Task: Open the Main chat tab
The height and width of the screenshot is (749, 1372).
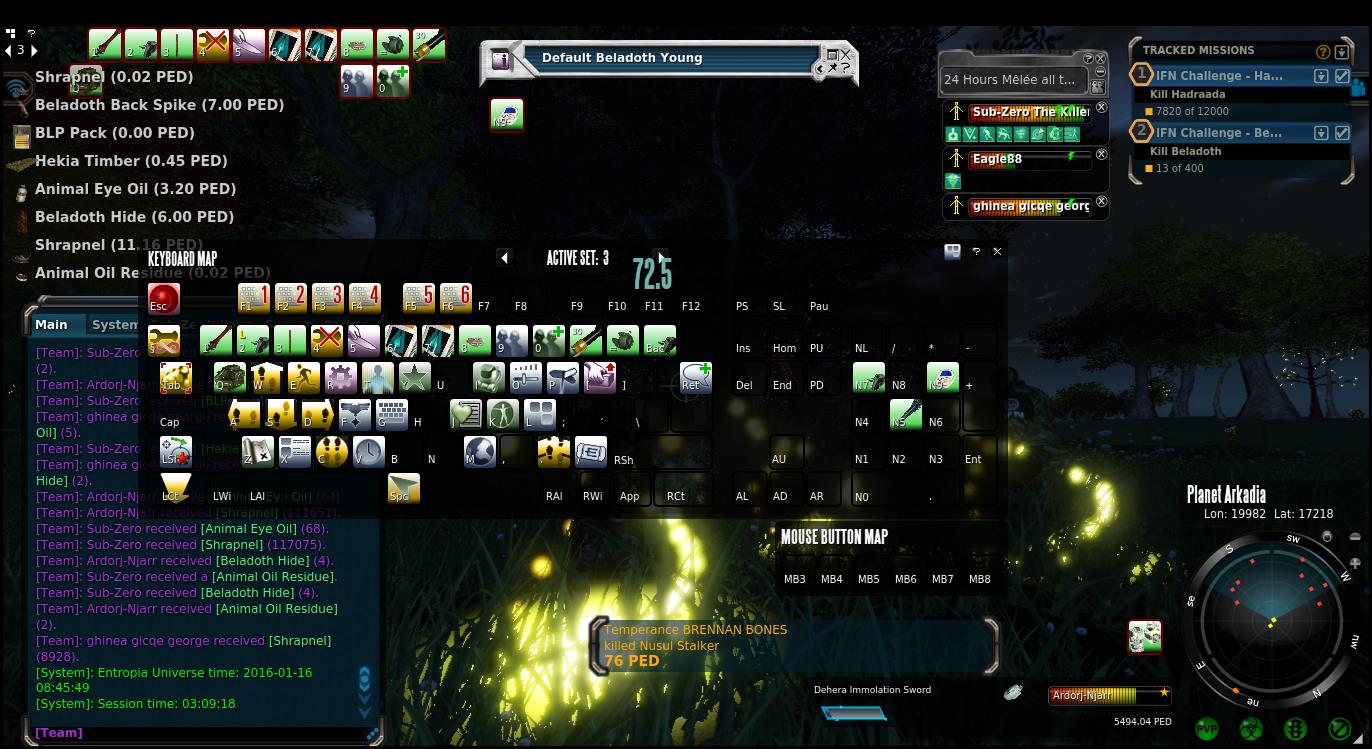Action: click(52, 324)
